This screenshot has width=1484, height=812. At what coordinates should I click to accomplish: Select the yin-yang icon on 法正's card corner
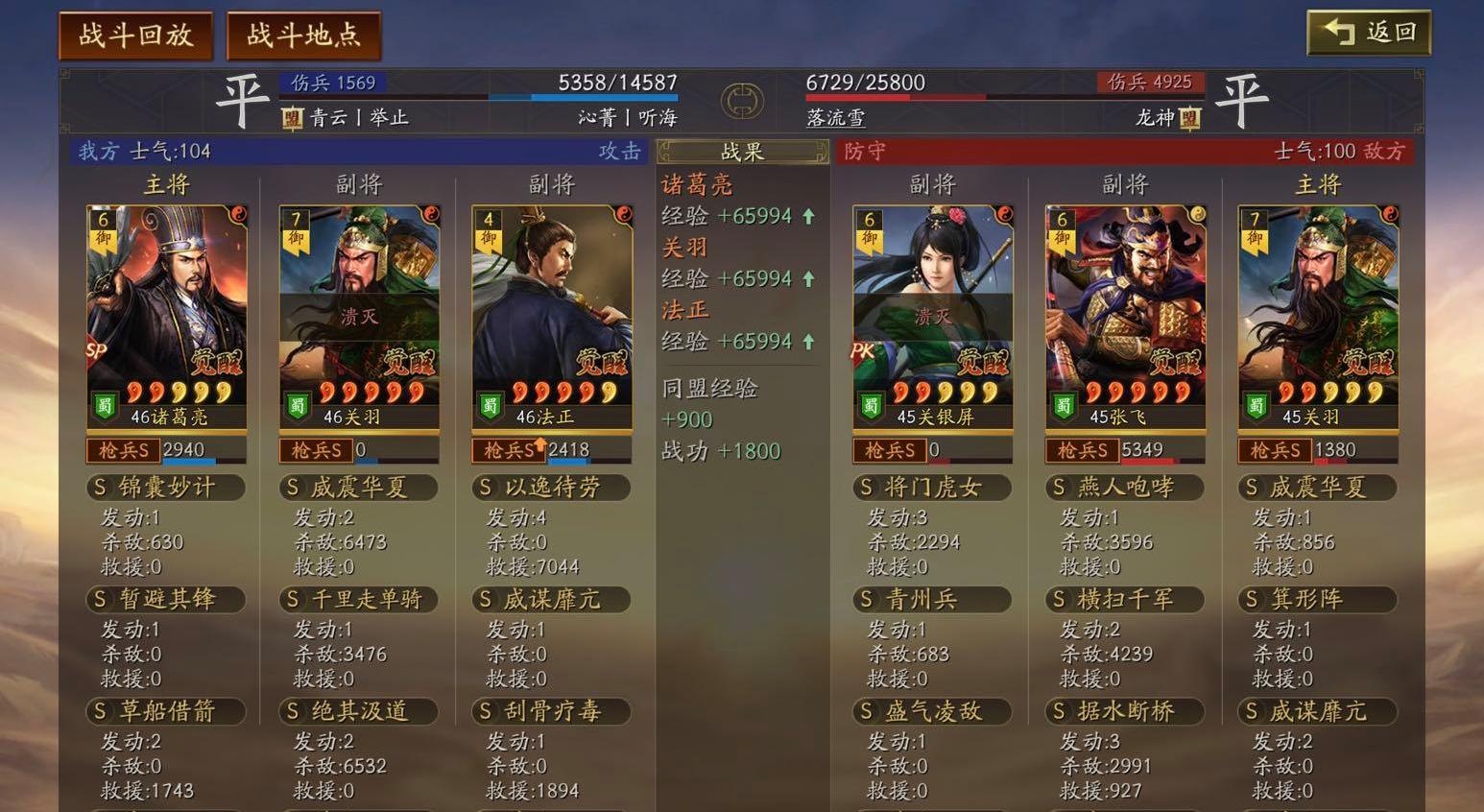(623, 216)
